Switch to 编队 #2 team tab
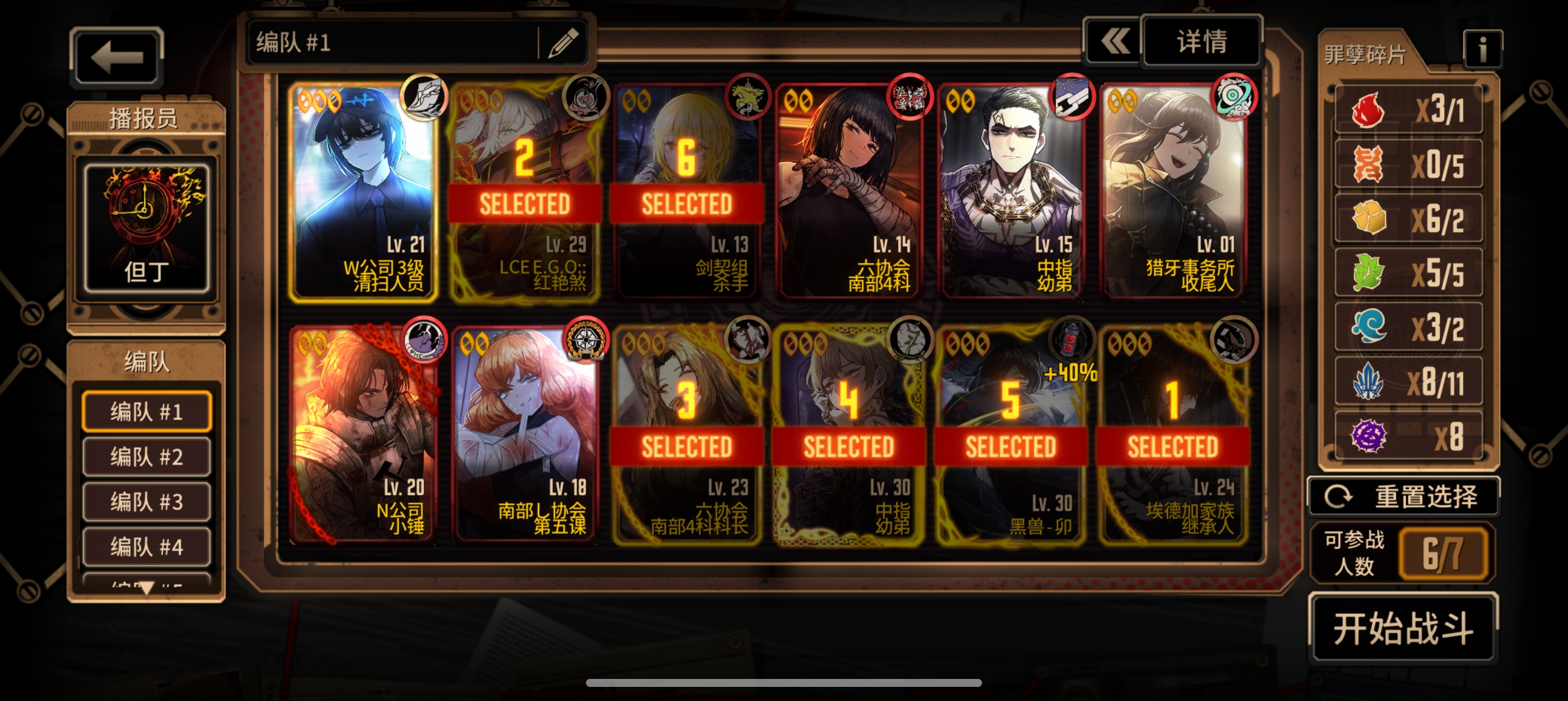Viewport: 1568px width, 701px height. [147, 457]
